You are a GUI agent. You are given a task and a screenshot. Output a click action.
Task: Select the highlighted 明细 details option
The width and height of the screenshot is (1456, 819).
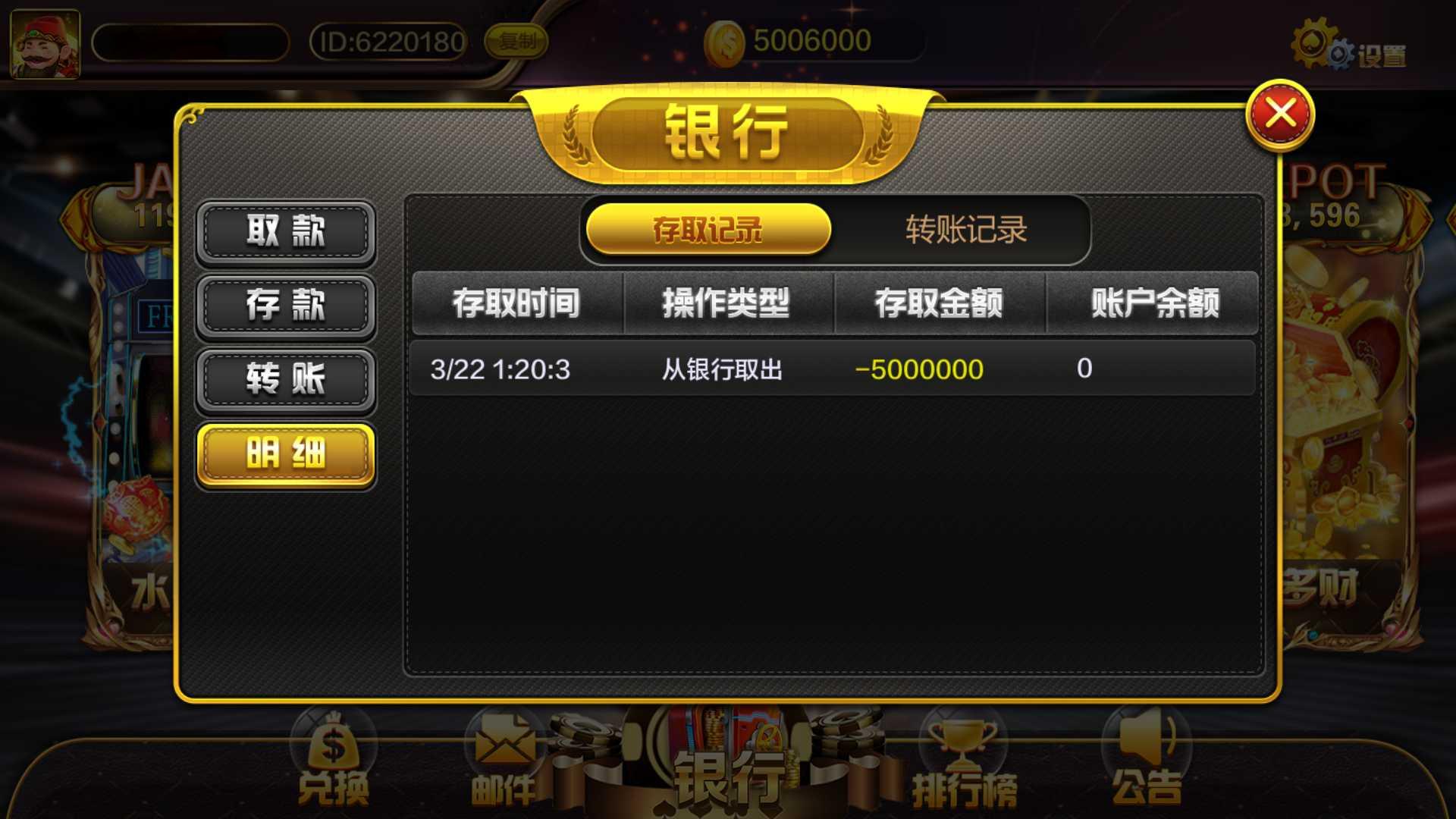285,455
